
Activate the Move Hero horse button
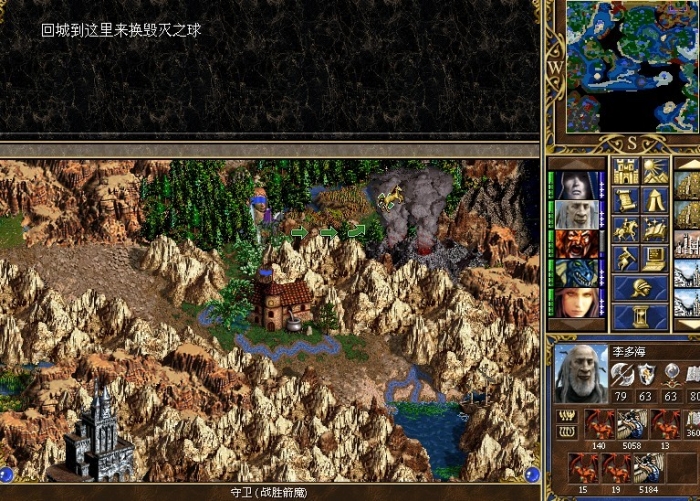tap(626, 229)
